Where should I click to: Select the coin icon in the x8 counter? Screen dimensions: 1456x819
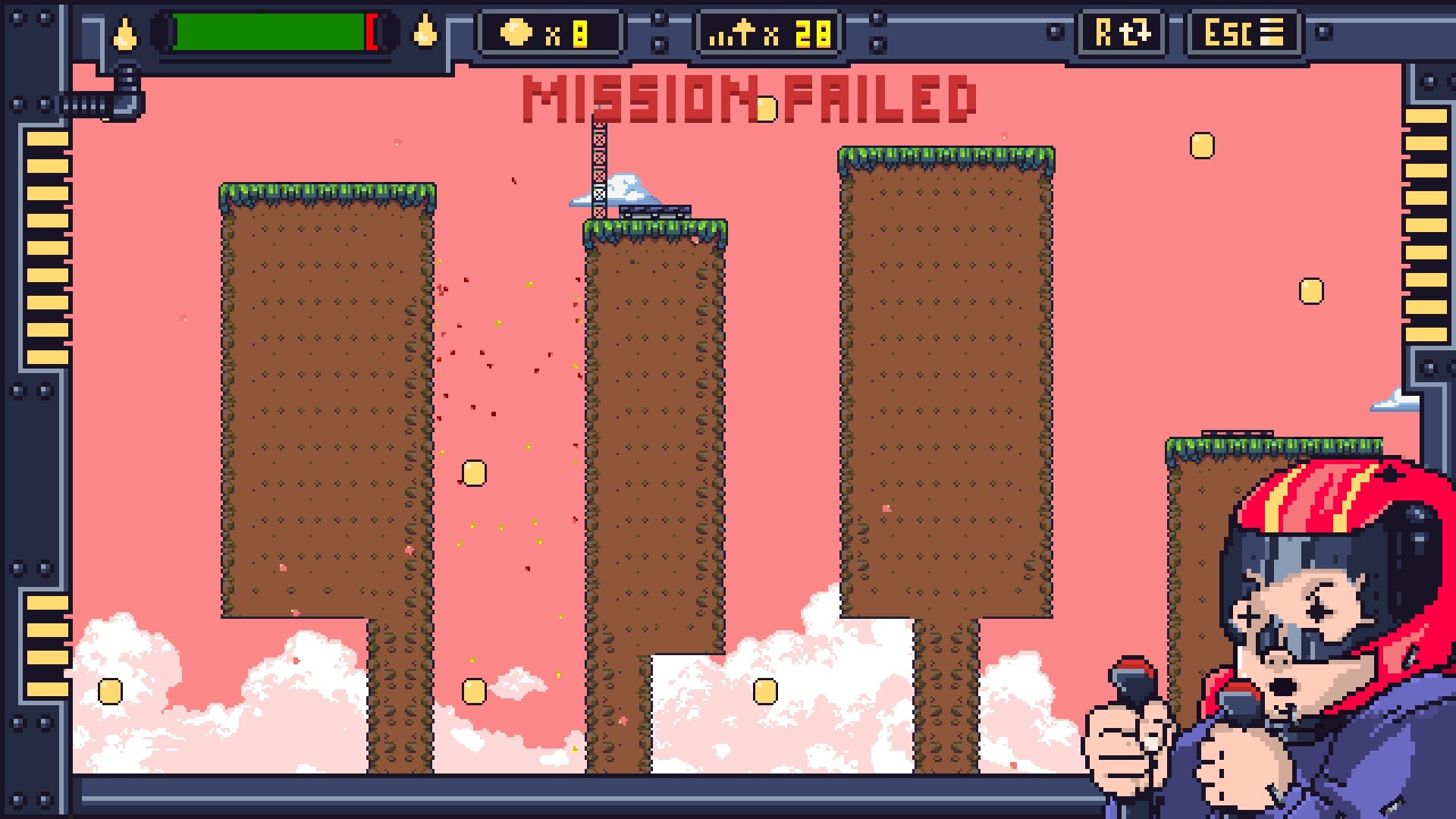[x=515, y=33]
